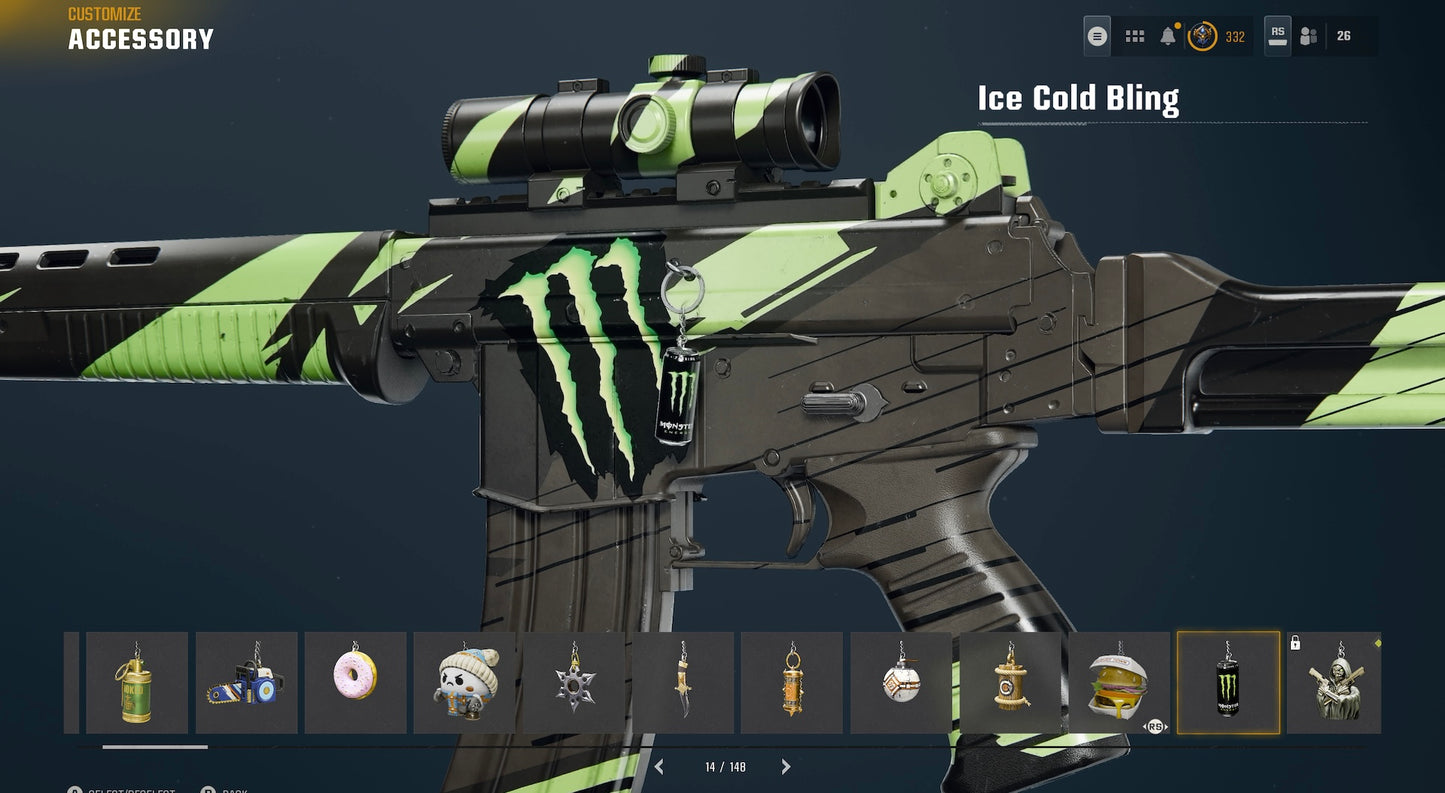The height and width of the screenshot is (793, 1445).
Task: Go to the previous charm page arrow
Action: 659,767
